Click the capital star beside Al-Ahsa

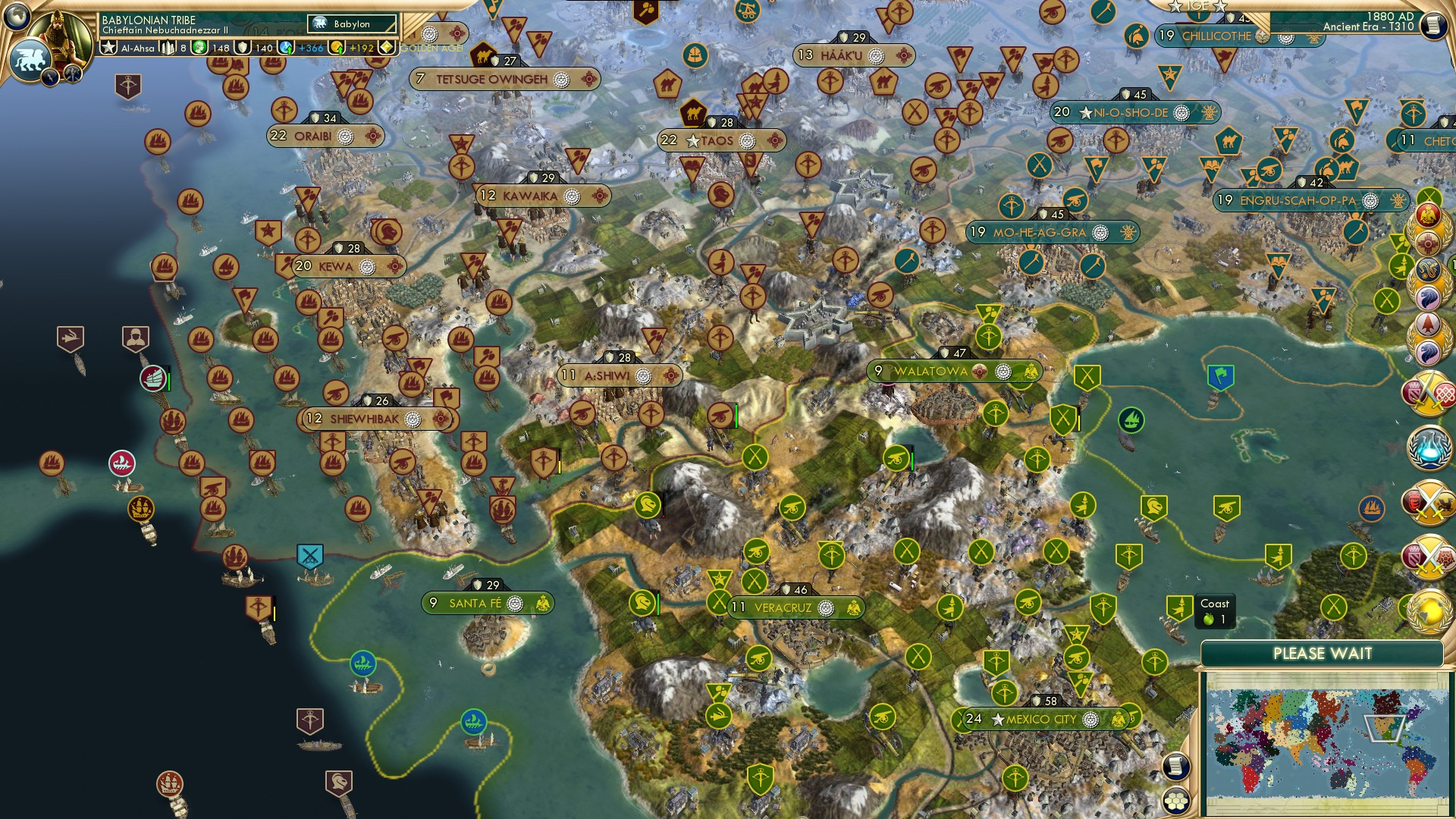pos(110,46)
